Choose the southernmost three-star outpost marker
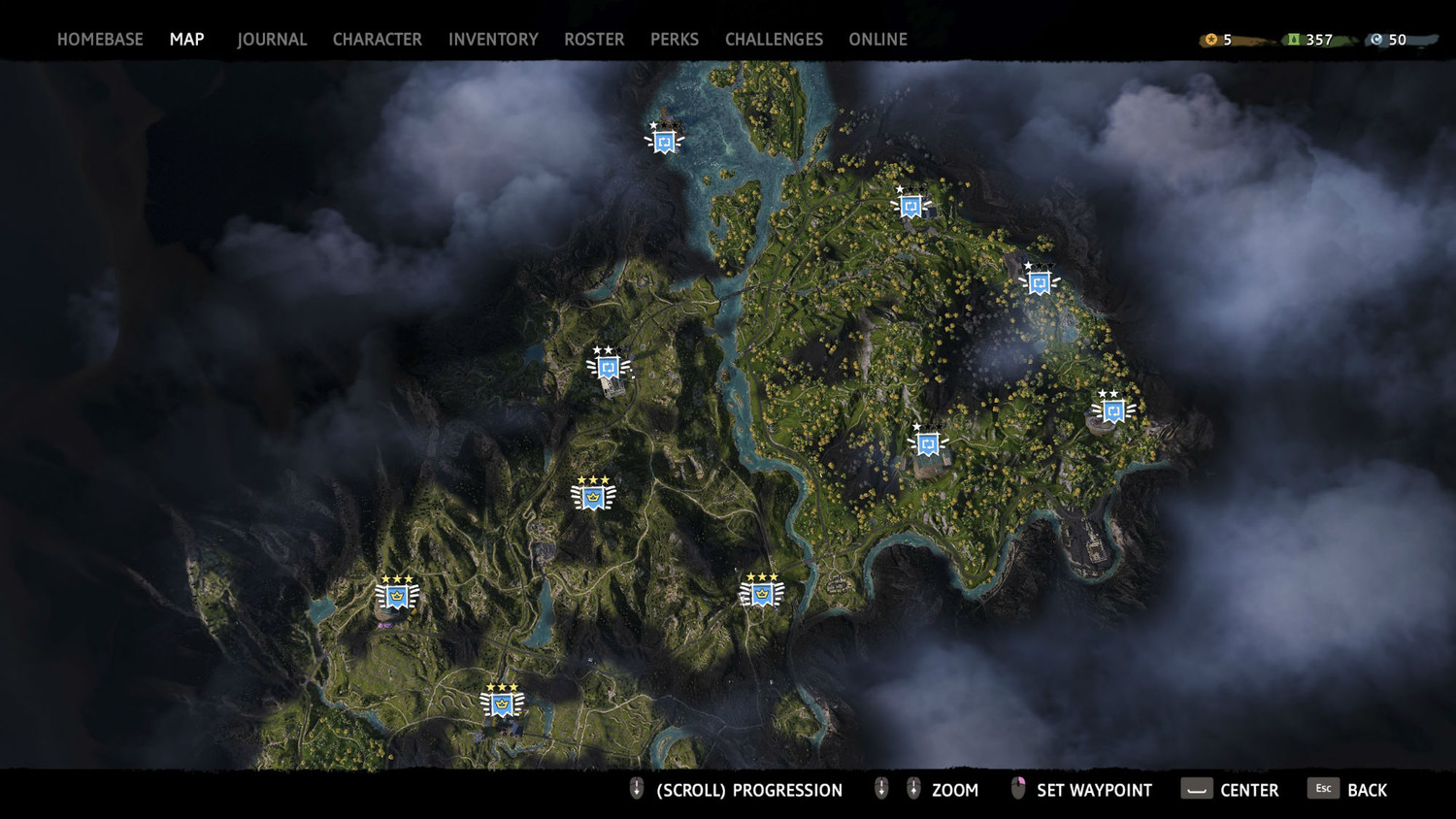1456x819 pixels. point(502,704)
